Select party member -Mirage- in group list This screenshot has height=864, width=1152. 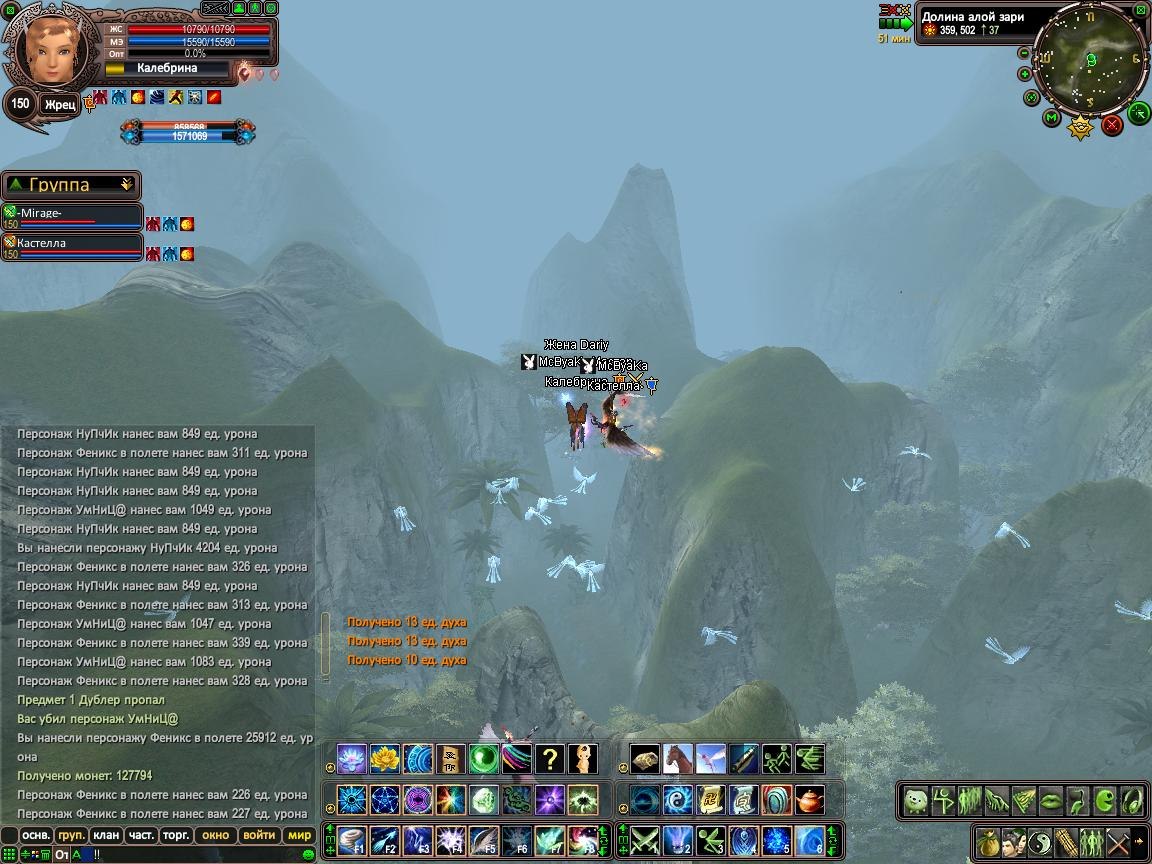click(x=72, y=215)
